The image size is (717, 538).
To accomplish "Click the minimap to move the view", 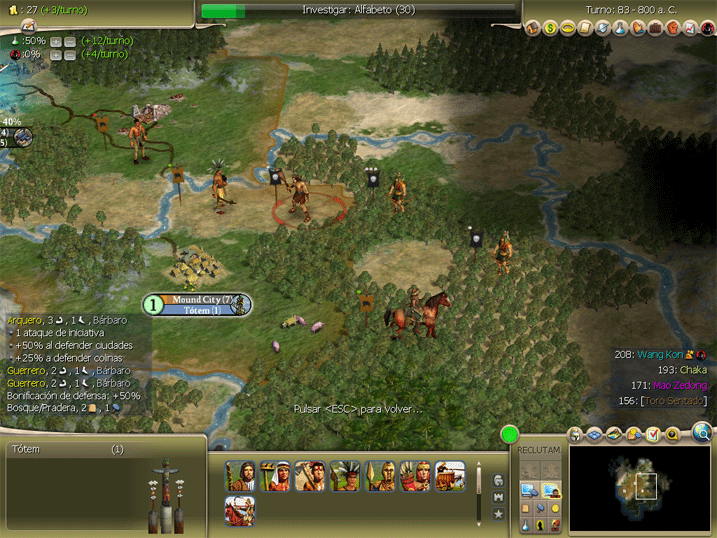I will (640, 487).
